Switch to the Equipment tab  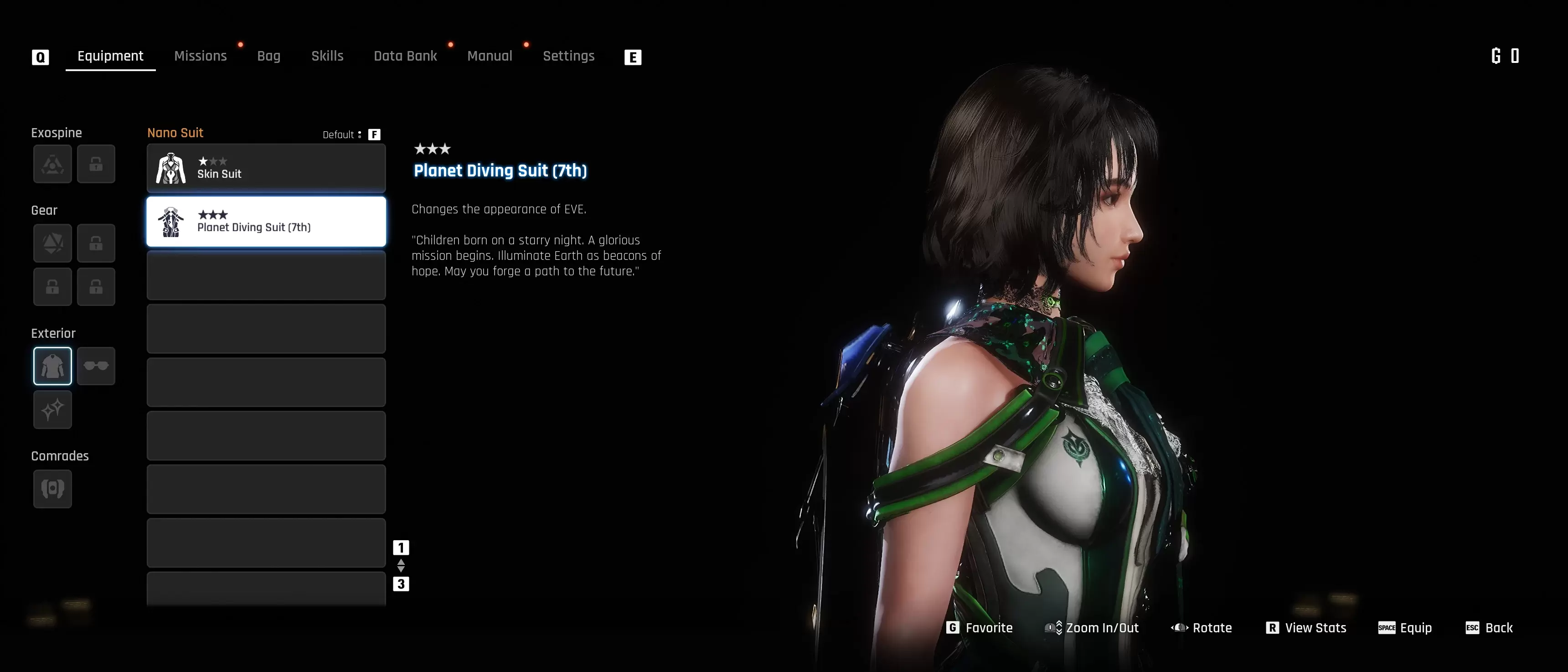point(110,56)
